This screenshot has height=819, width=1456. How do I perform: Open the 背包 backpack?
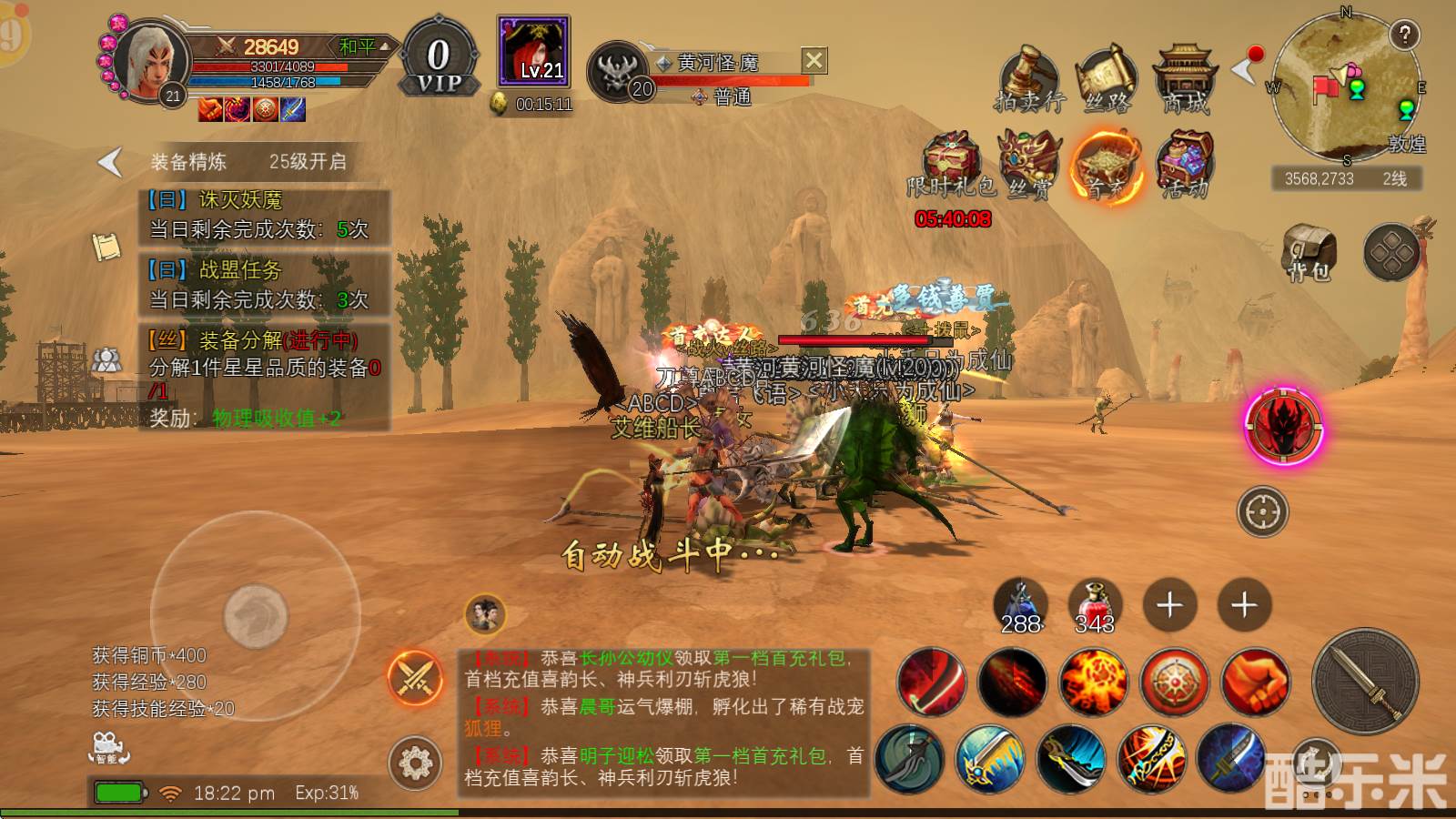(x=1309, y=252)
